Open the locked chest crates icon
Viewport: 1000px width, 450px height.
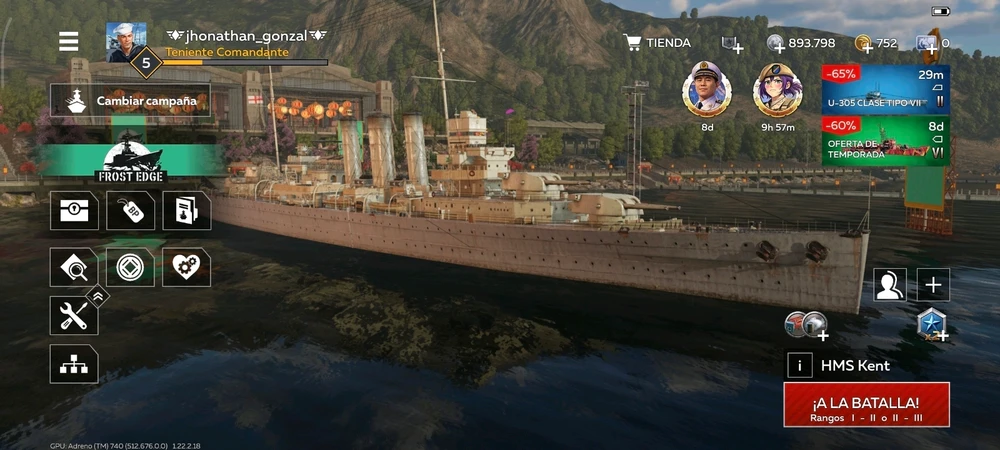[x=74, y=211]
